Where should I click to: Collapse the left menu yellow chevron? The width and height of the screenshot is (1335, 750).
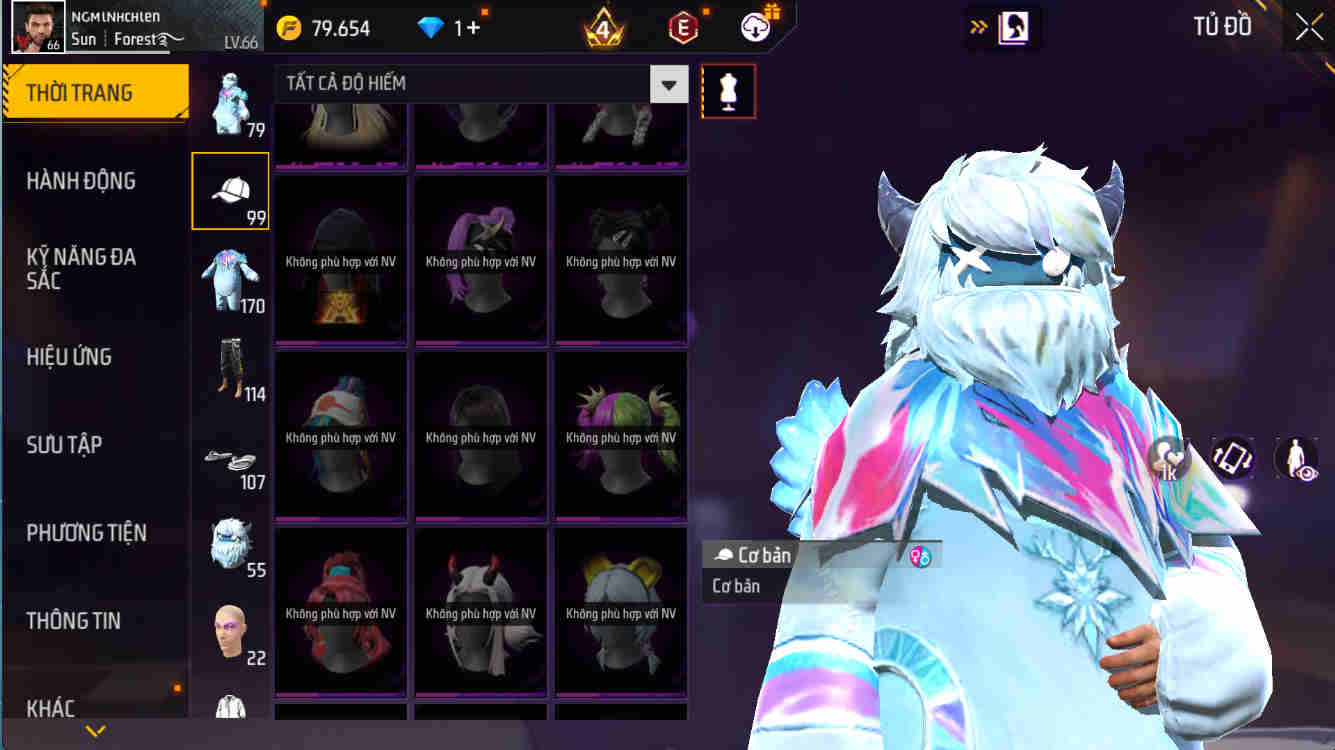95,731
